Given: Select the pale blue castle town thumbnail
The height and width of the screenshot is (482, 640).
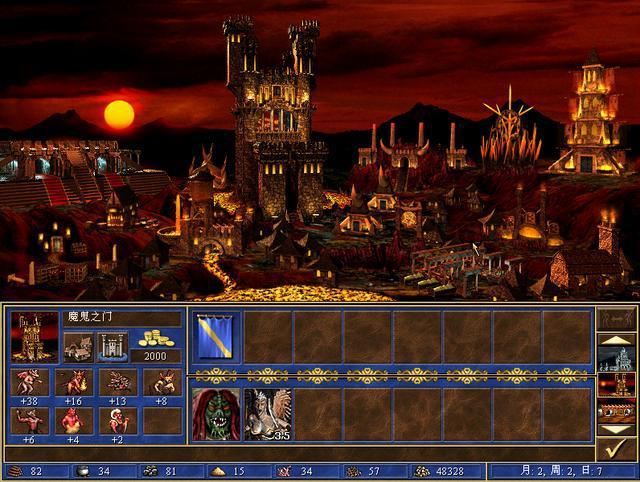Looking at the screenshot, I should pos(616,359).
